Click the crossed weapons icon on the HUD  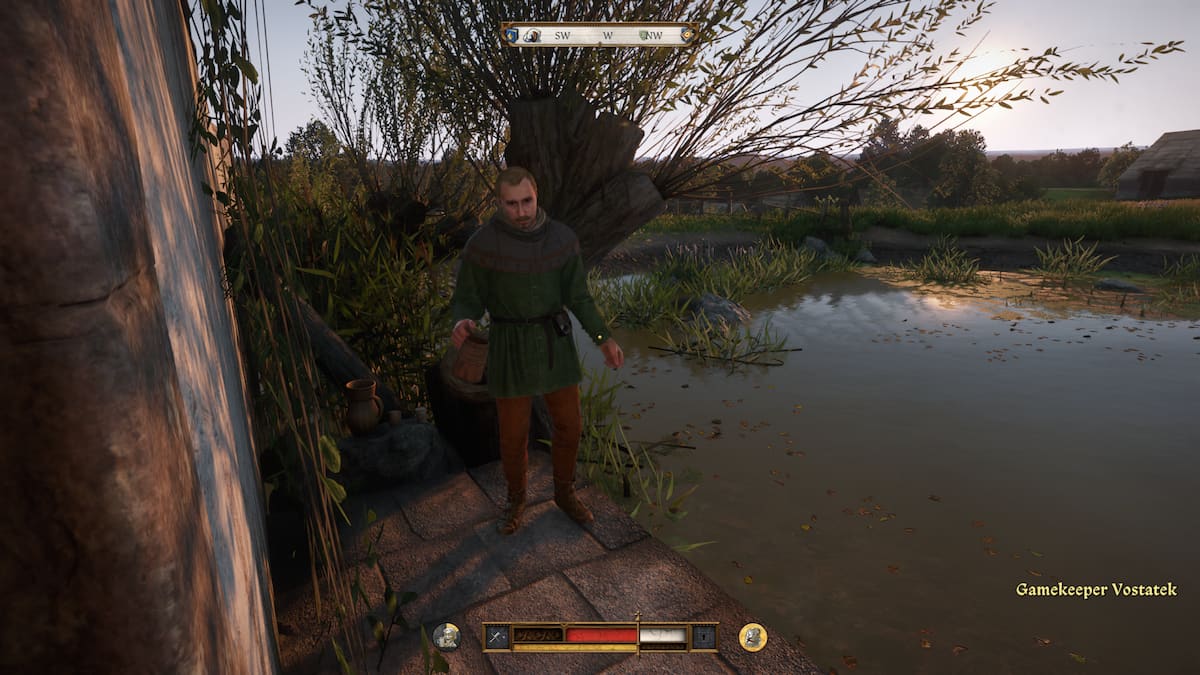click(x=497, y=636)
